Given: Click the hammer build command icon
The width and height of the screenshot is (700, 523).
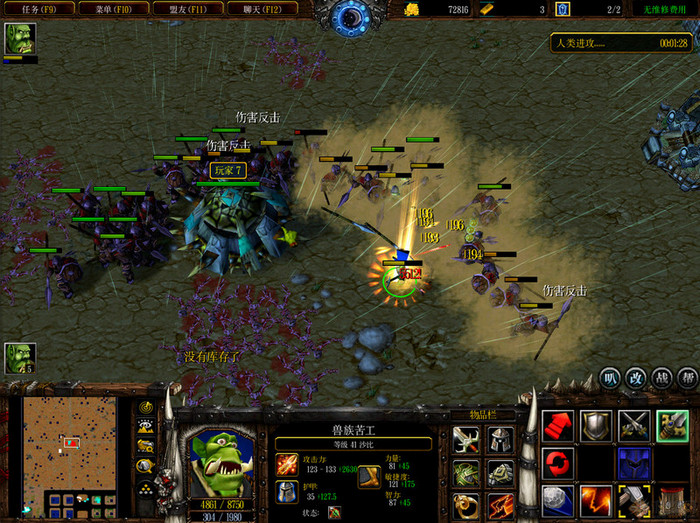Looking at the screenshot, I should coord(634,499).
